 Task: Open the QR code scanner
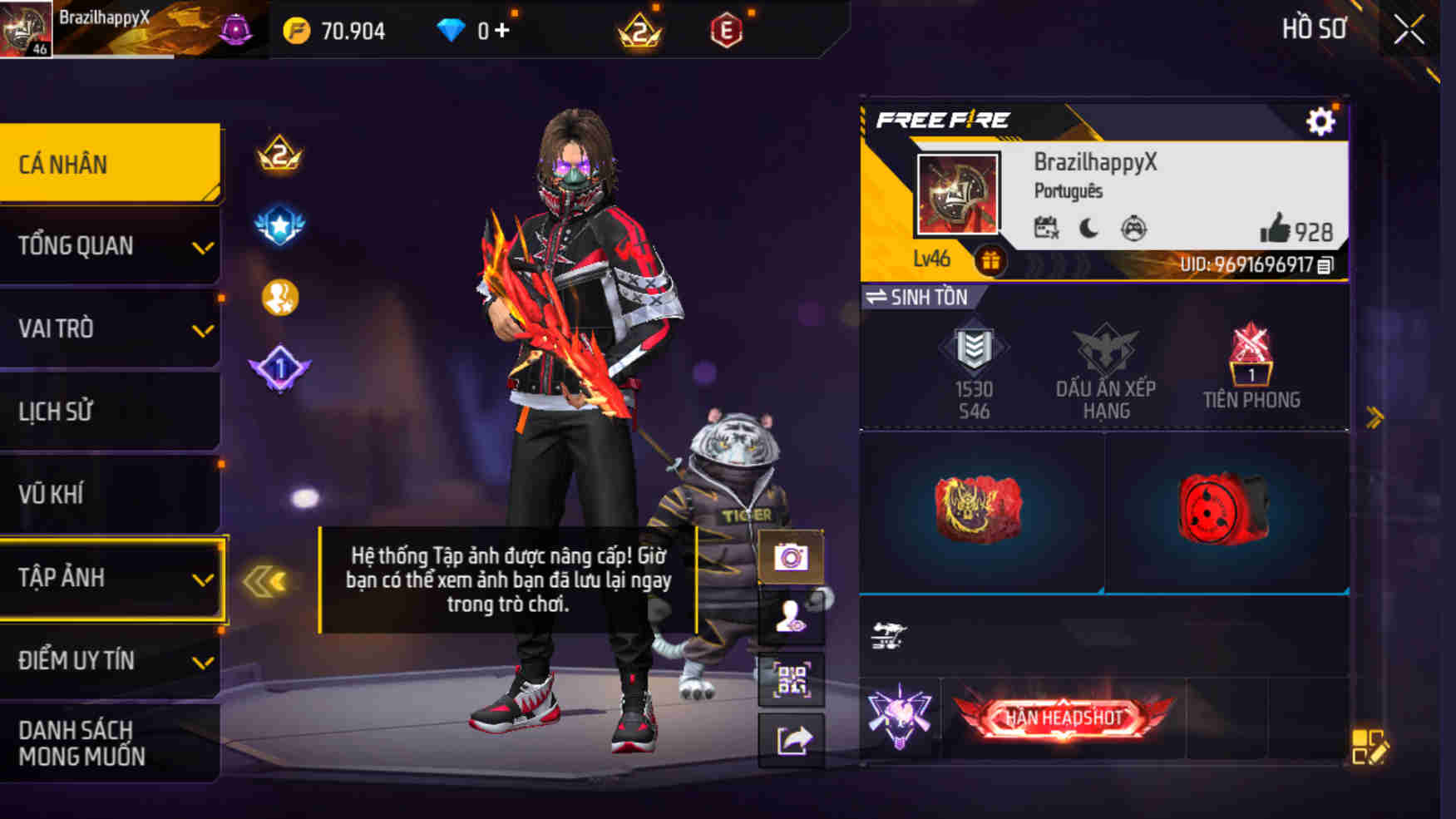(792, 680)
